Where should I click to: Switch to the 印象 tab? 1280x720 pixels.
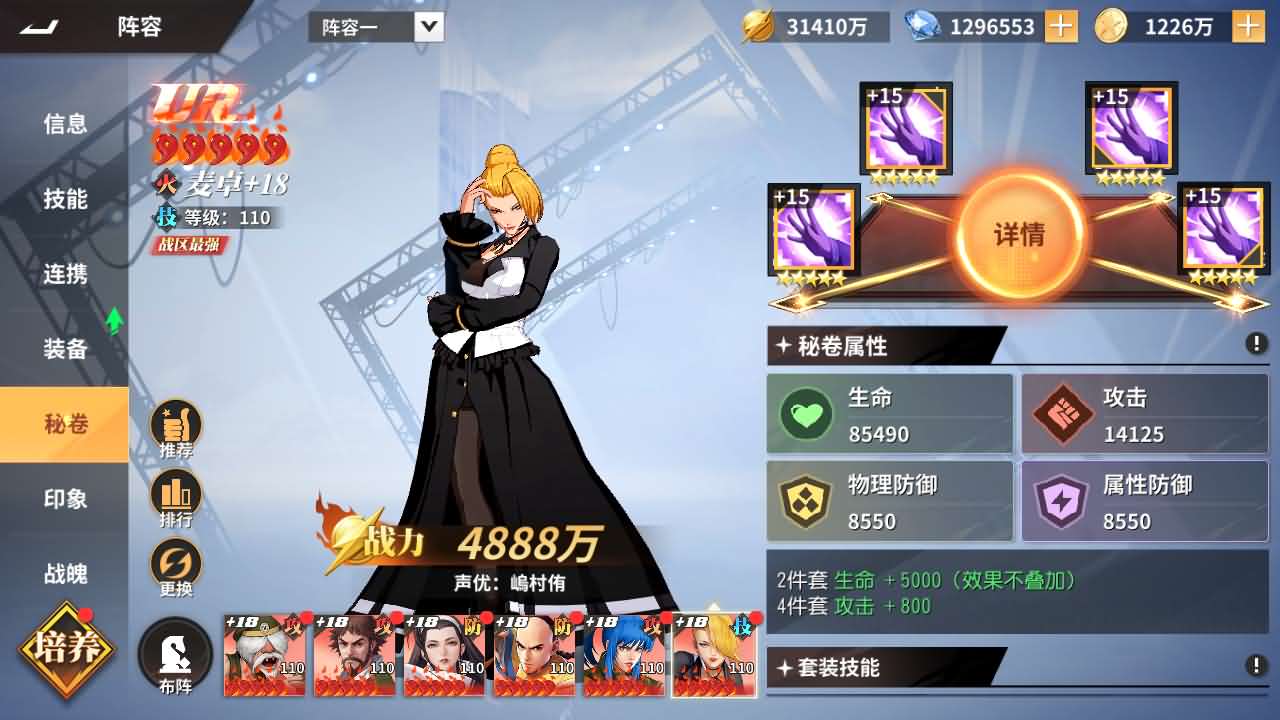tap(65, 499)
